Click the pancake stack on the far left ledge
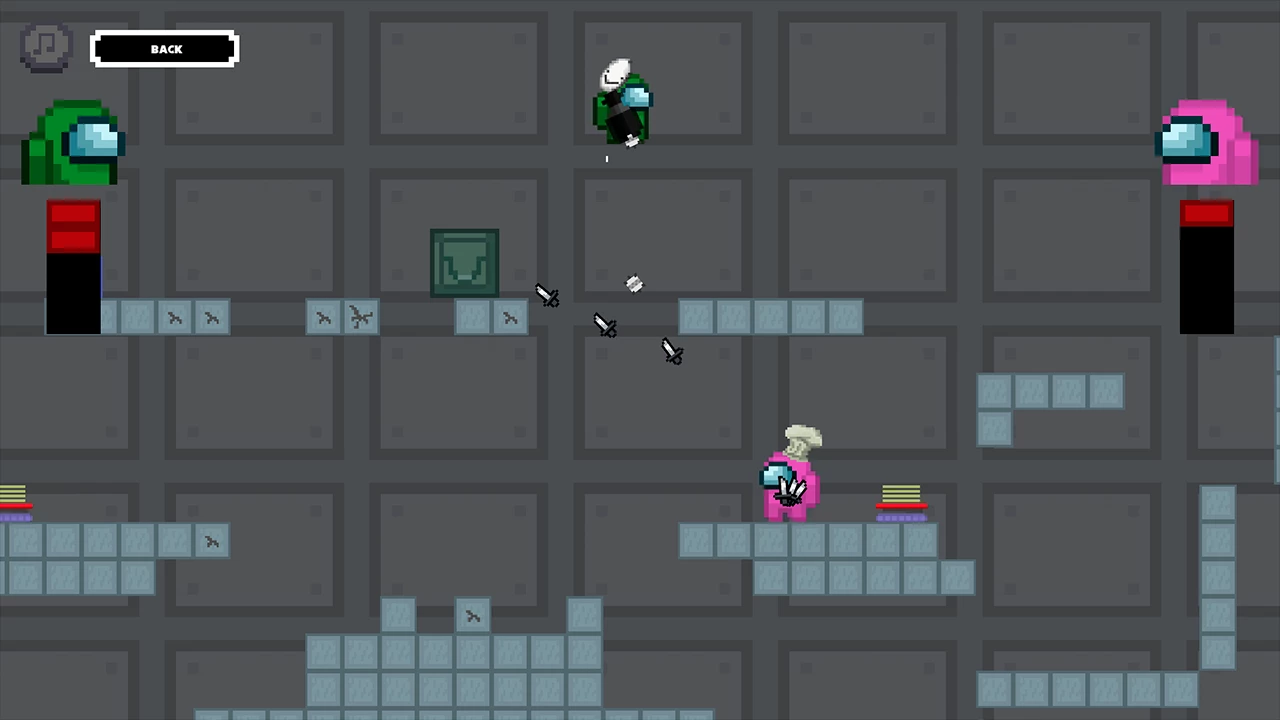The height and width of the screenshot is (720, 1280). tap(14, 494)
